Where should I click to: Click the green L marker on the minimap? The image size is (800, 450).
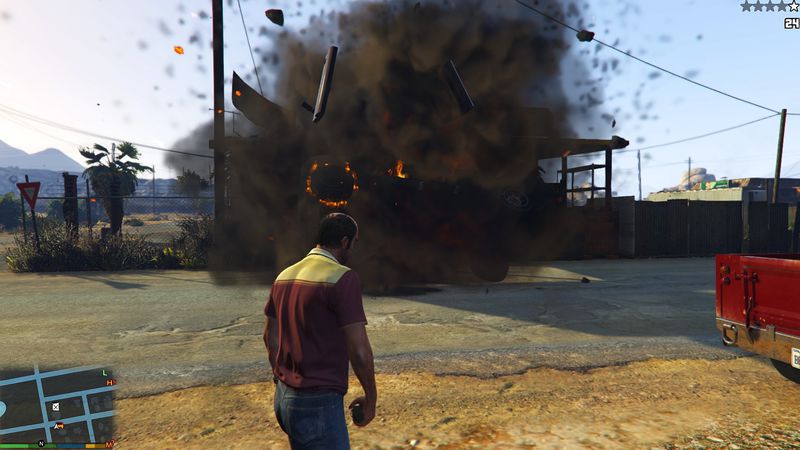(x=104, y=372)
